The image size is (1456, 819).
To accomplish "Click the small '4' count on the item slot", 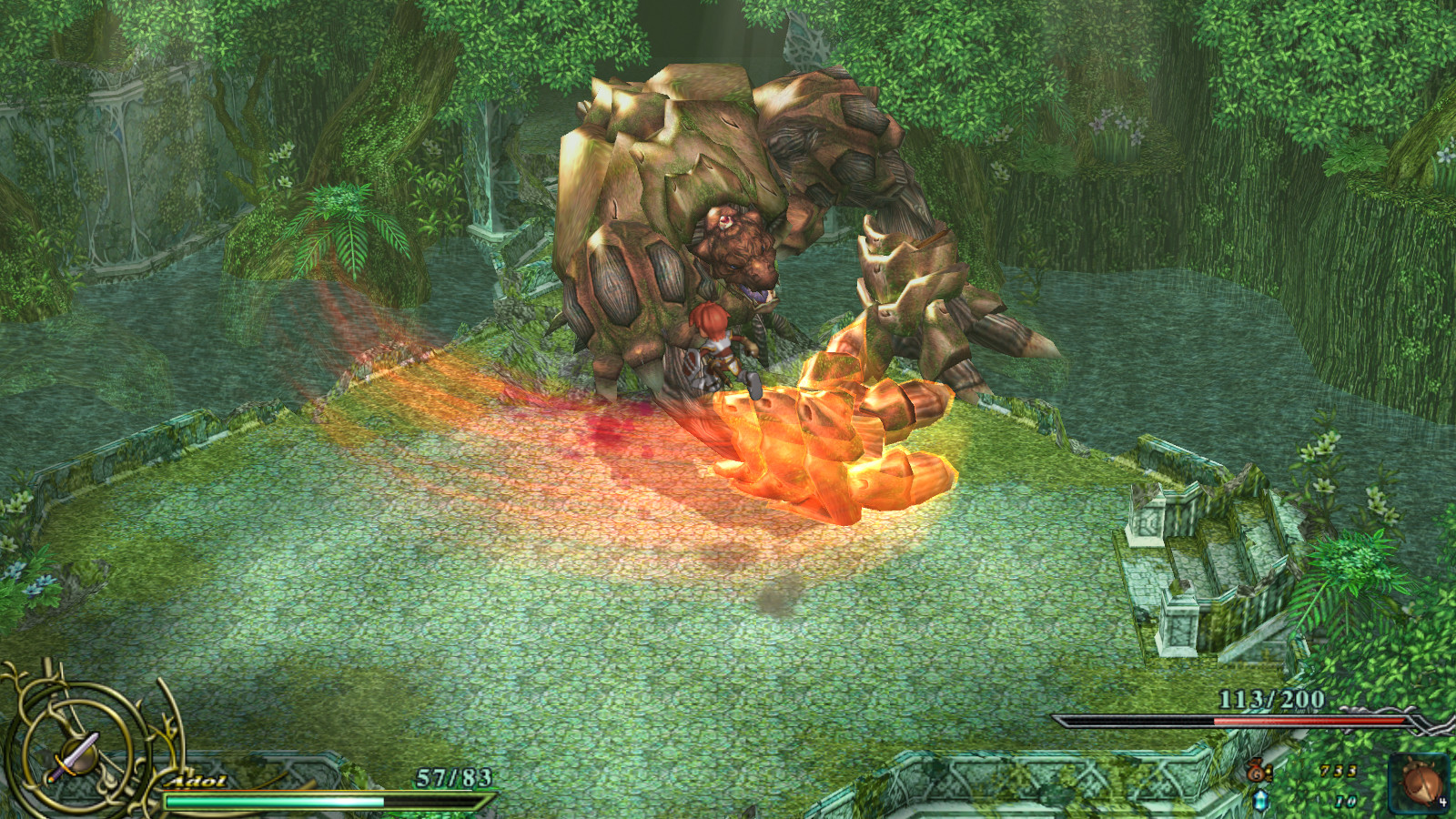I will point(1444,800).
